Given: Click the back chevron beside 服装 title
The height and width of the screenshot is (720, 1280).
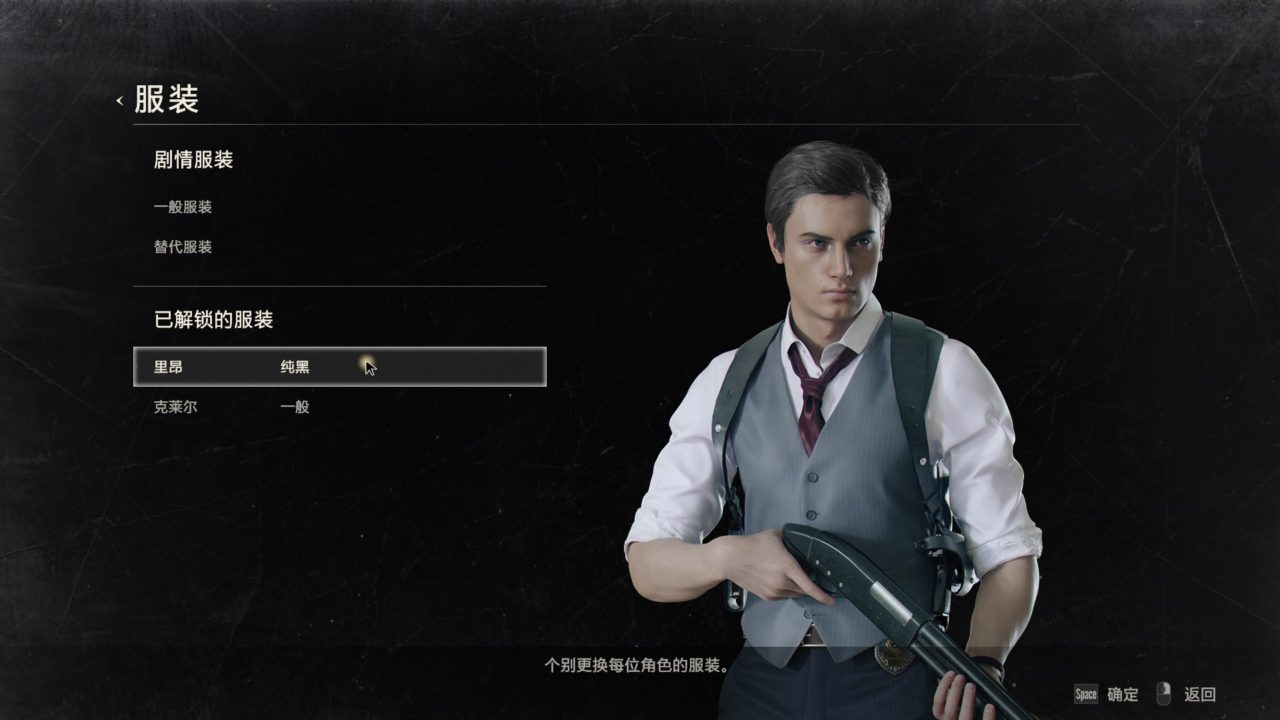Looking at the screenshot, I should tap(120, 99).
